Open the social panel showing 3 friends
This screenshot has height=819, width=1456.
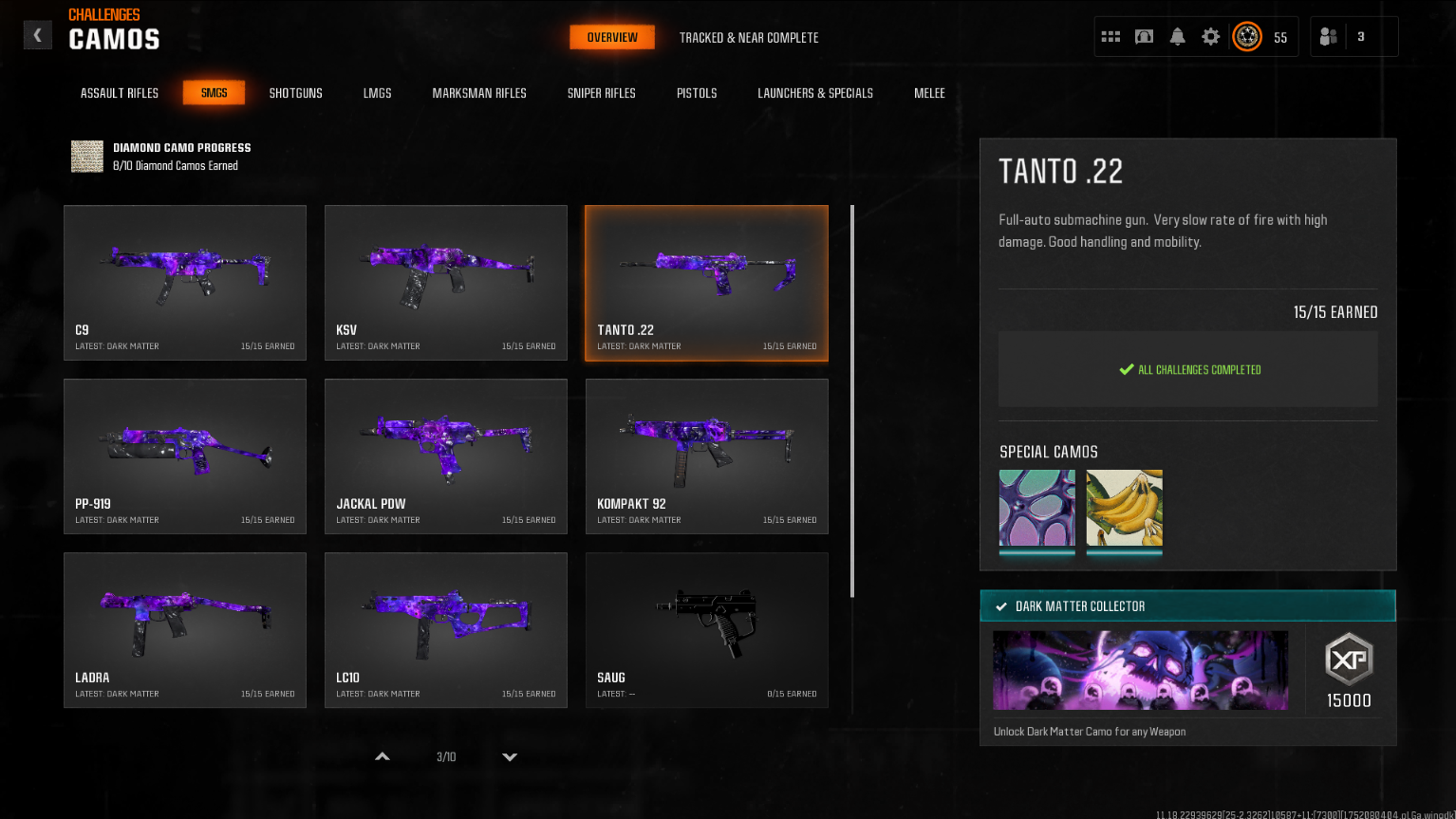1341,35
